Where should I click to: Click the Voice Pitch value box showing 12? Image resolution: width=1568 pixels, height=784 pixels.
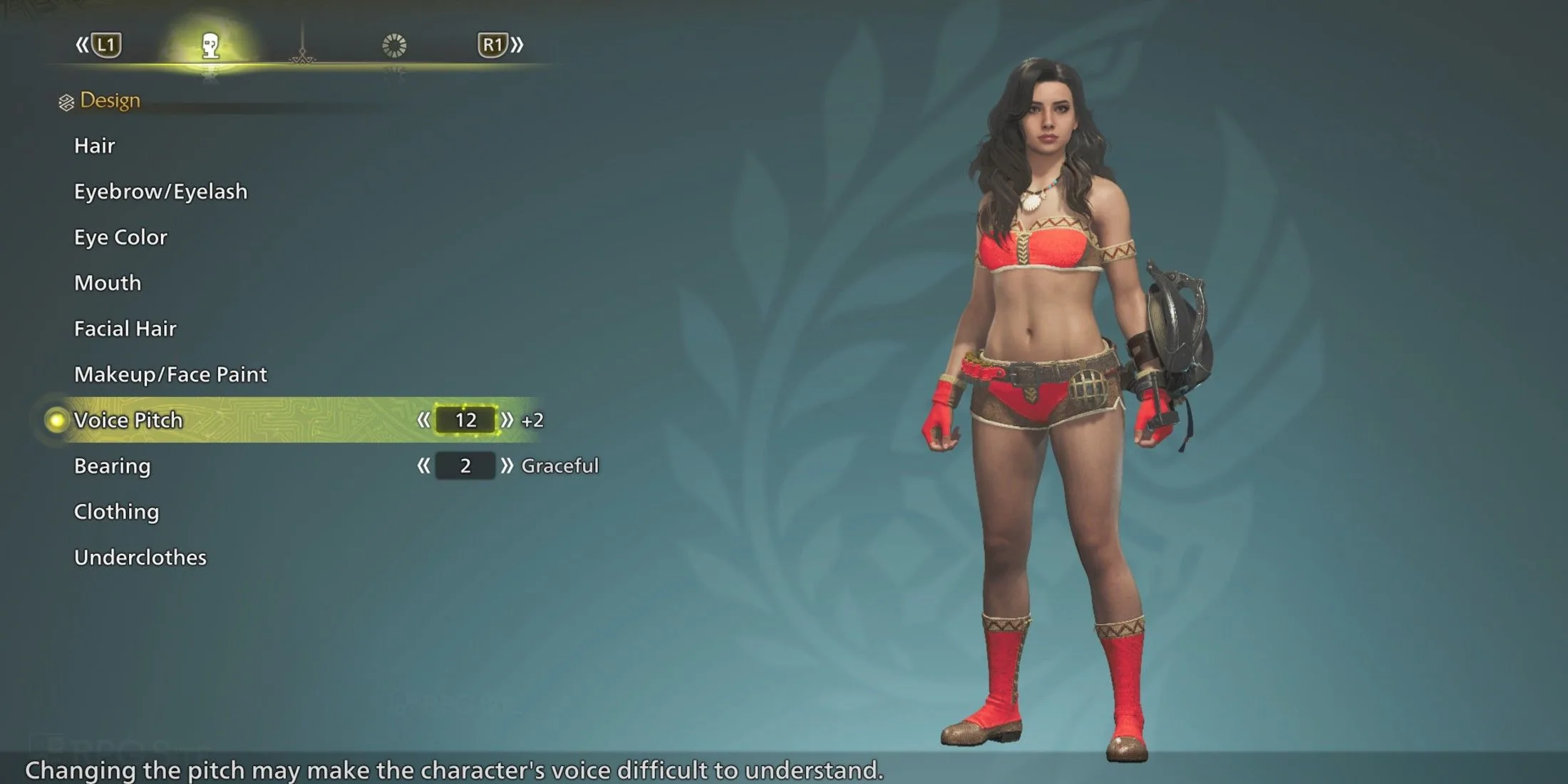465,420
